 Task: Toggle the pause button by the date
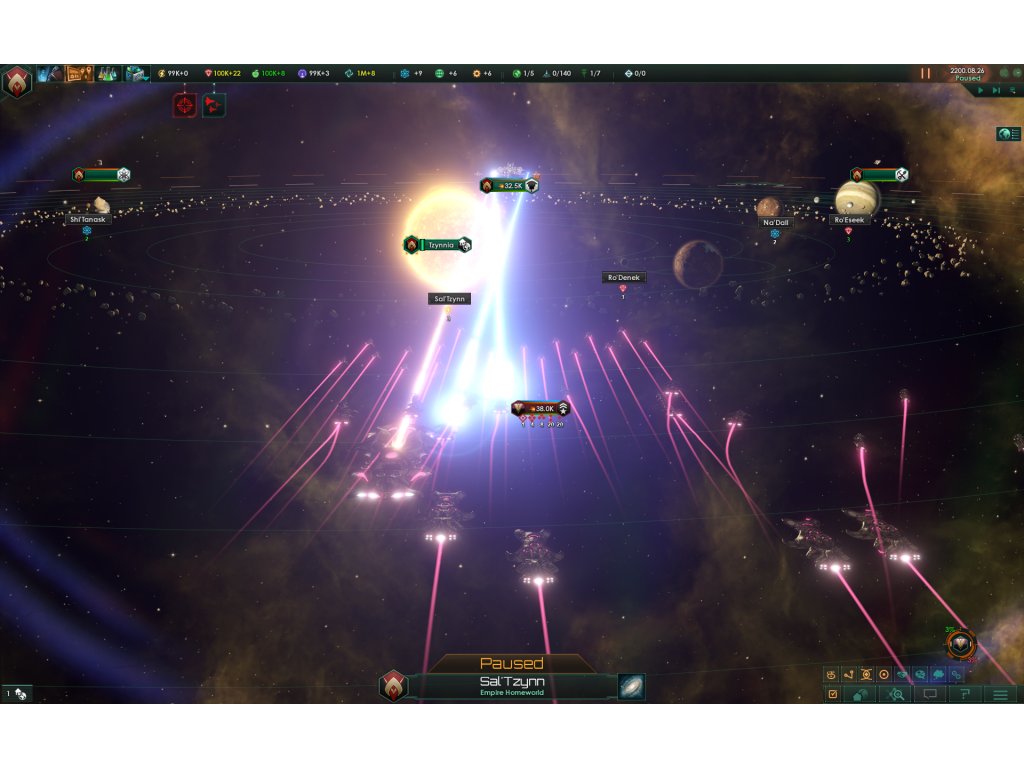pos(925,73)
